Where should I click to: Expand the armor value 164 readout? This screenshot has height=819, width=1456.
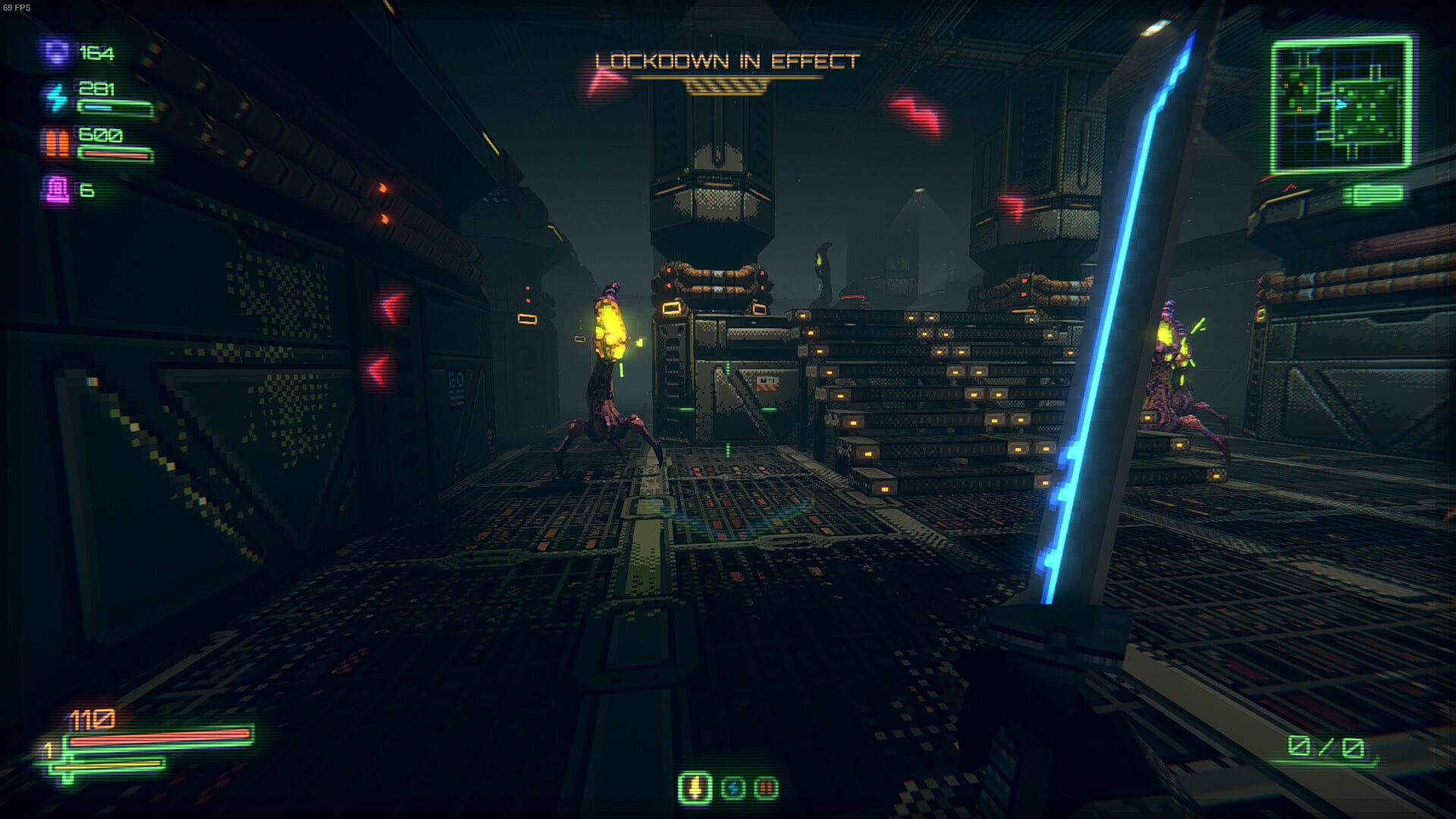click(x=96, y=53)
